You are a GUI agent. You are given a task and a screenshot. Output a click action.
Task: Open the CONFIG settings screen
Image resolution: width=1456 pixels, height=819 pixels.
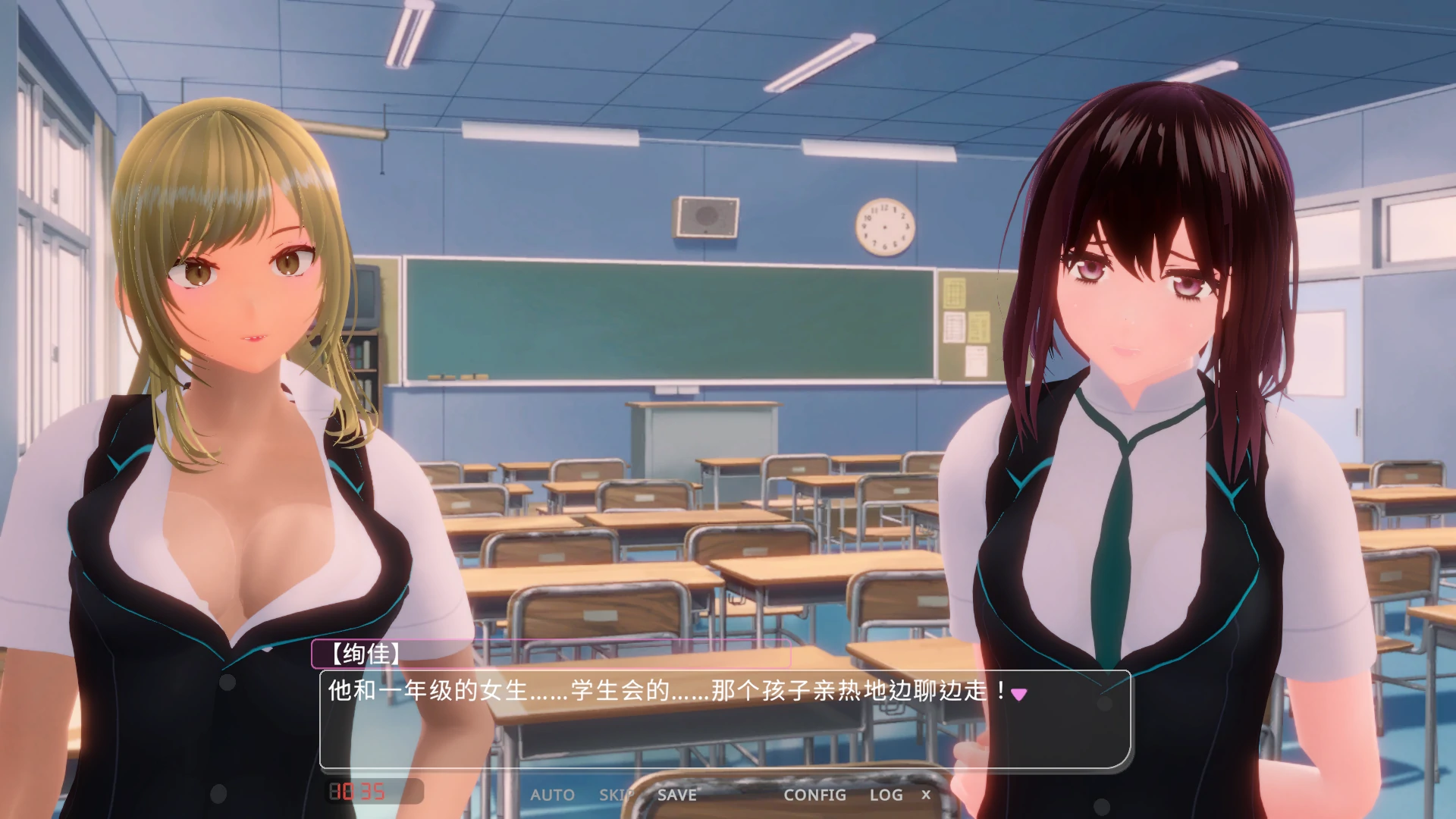click(x=815, y=795)
